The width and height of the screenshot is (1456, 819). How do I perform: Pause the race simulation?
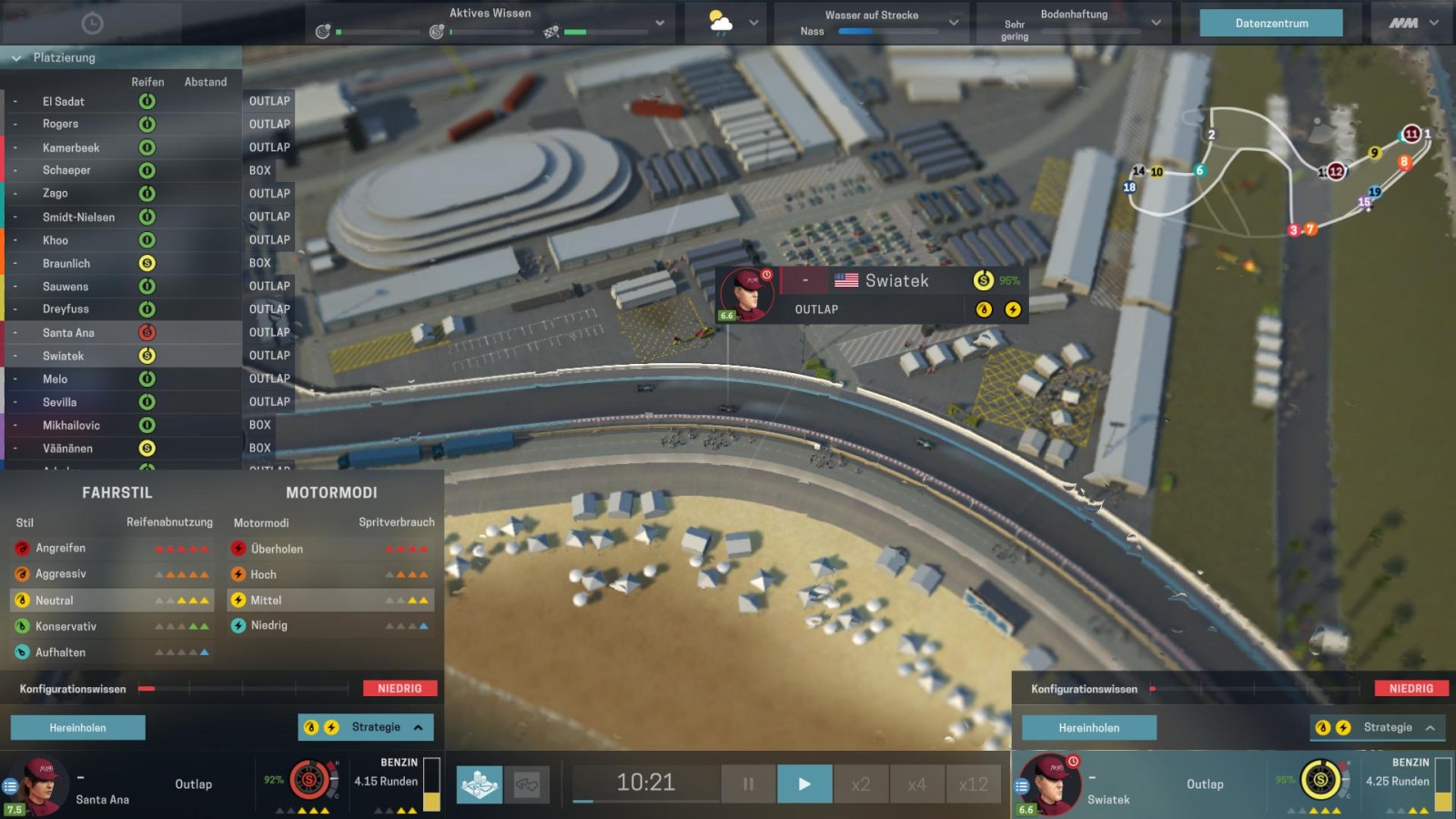pos(748,784)
